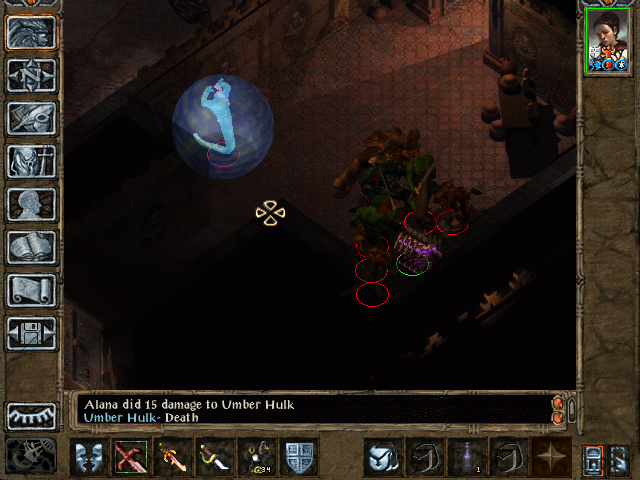Show the character record sheet
Screen dimensions: 640x480
click(32, 204)
